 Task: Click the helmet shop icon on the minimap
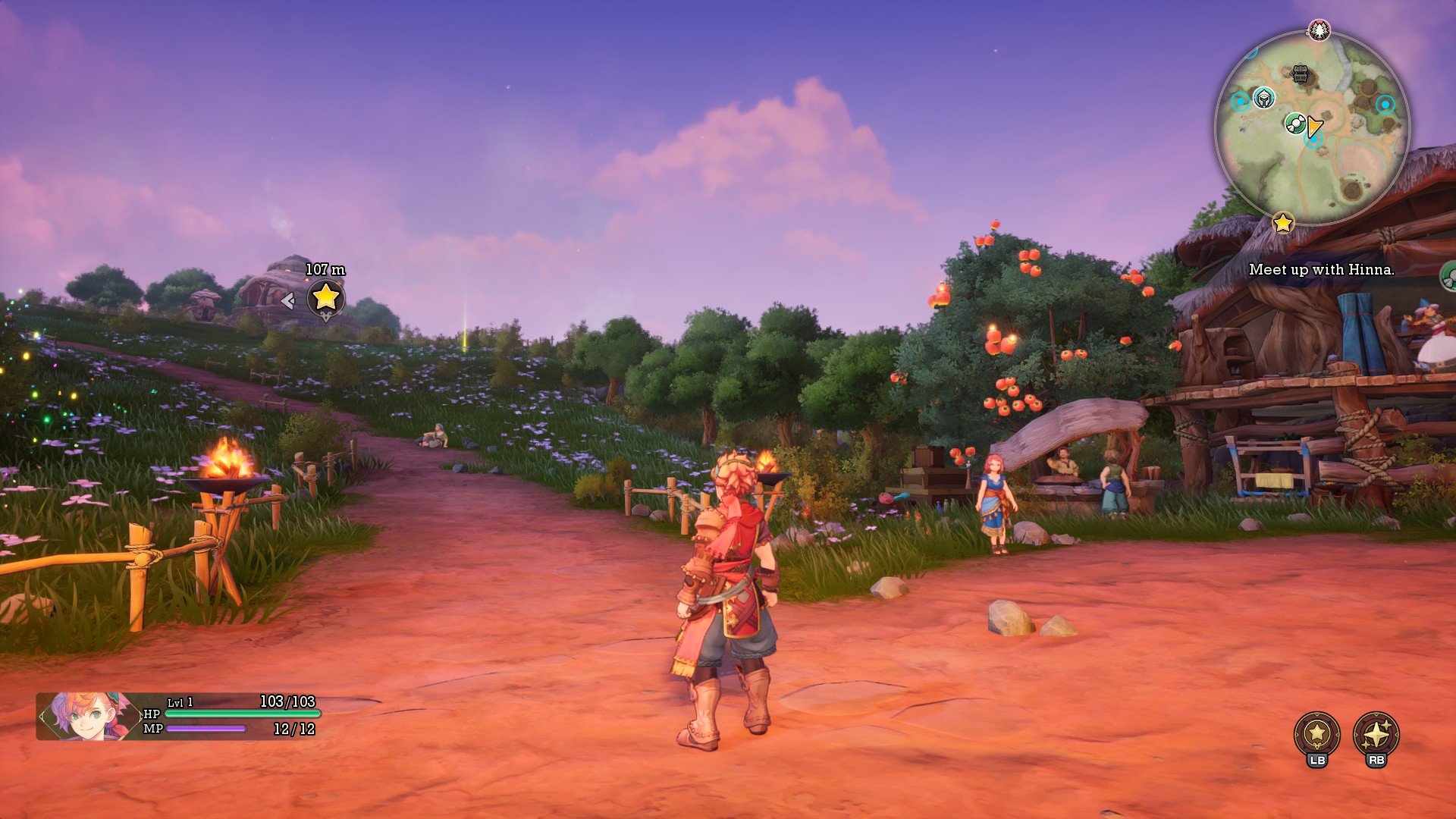pos(1263,97)
